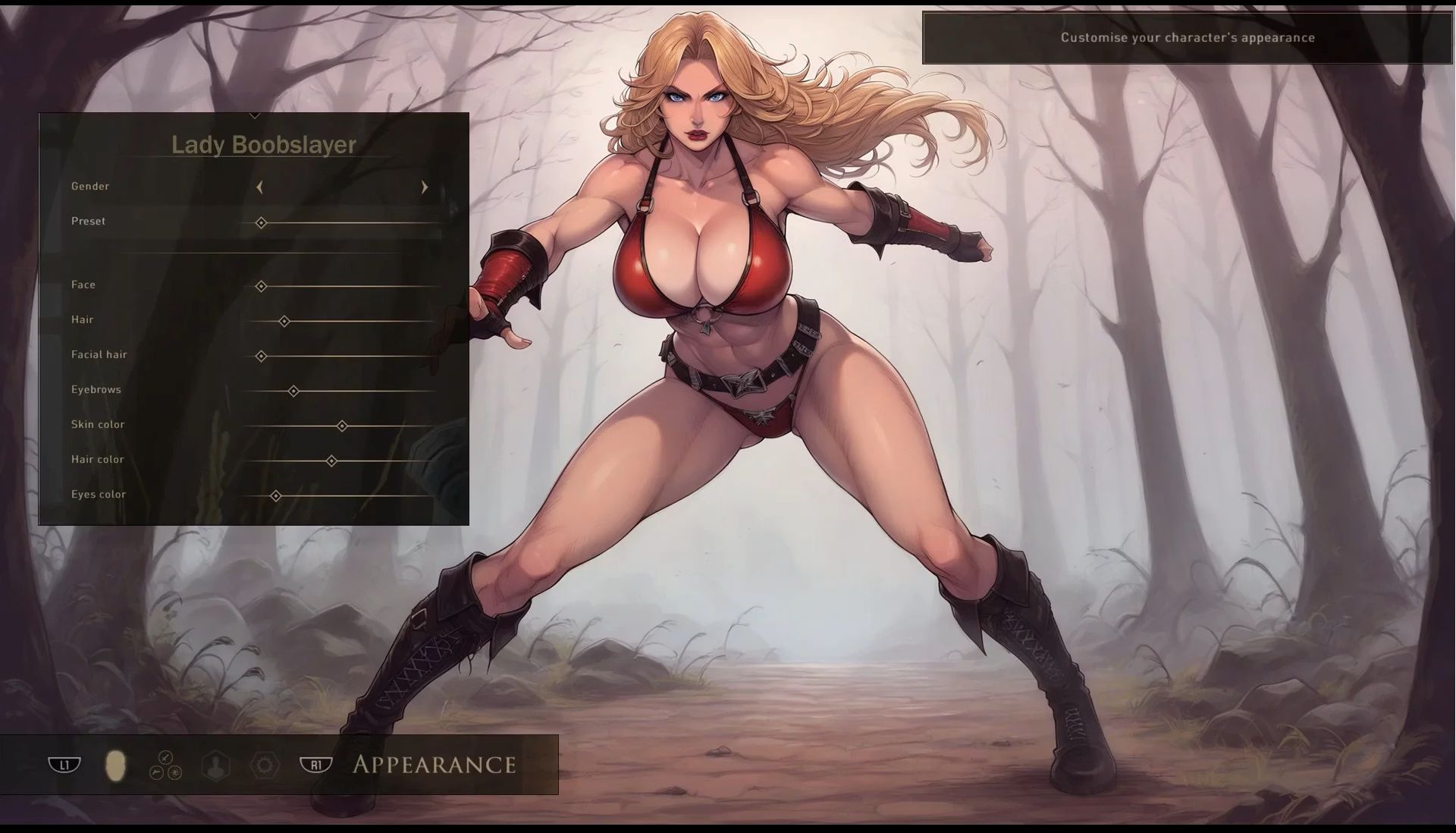1456x833 pixels.
Task: Click the small arrow above the name panel
Action: [255, 116]
